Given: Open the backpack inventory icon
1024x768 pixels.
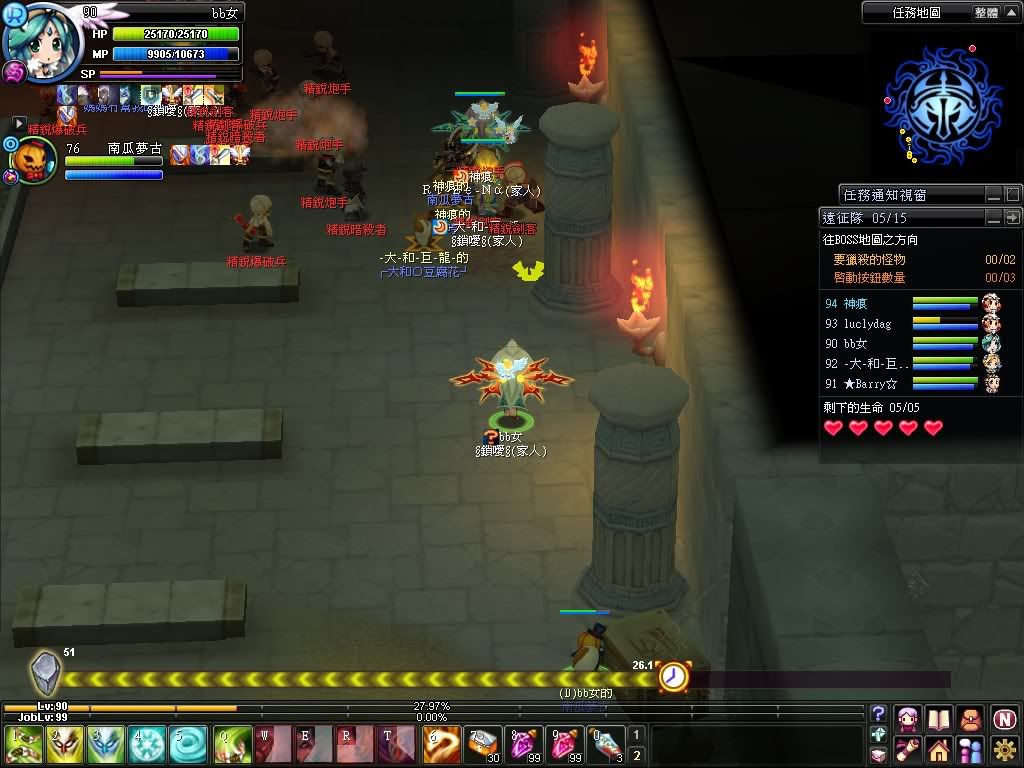Looking at the screenshot, I should [970, 718].
